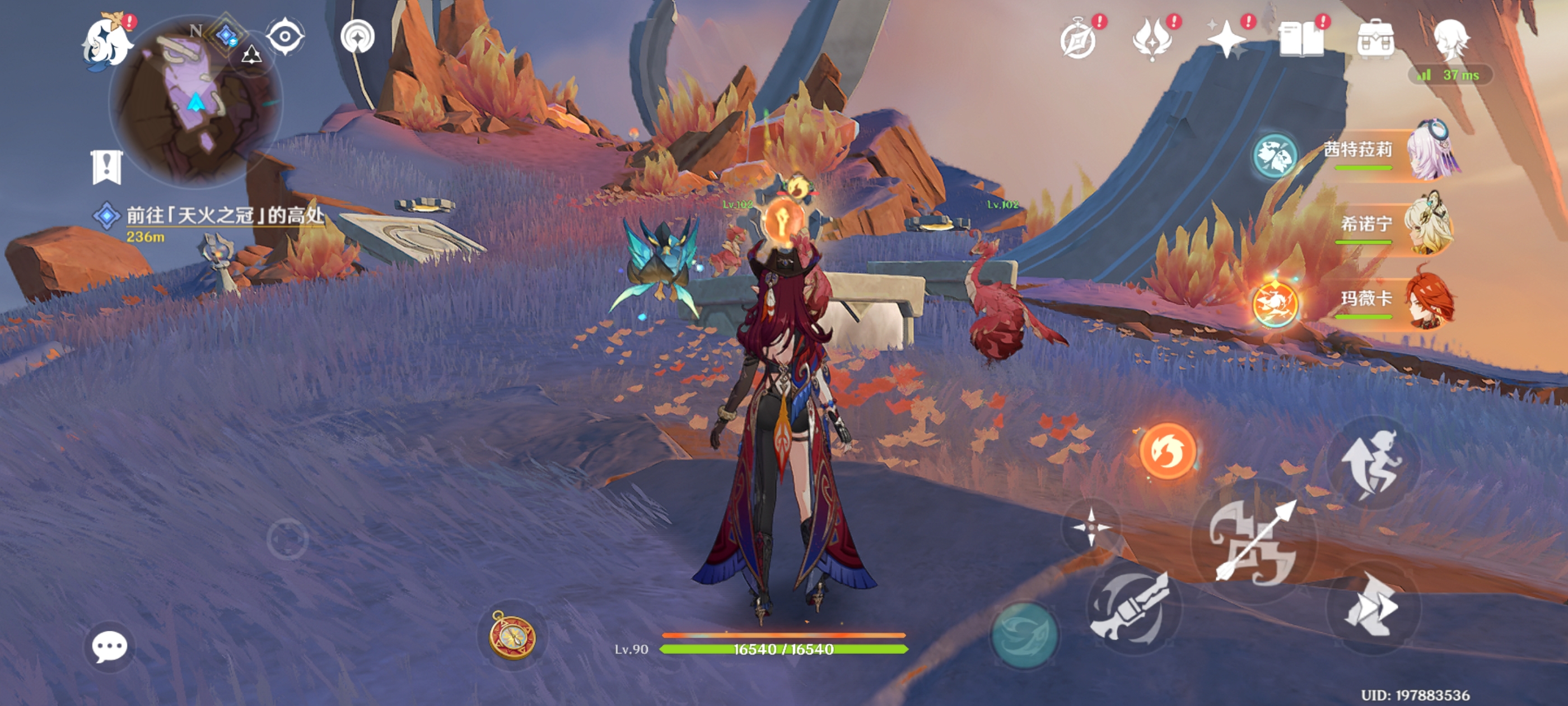Open the adventure compass events icon
Viewport: 1568px width, 706px height.
(x=1078, y=40)
